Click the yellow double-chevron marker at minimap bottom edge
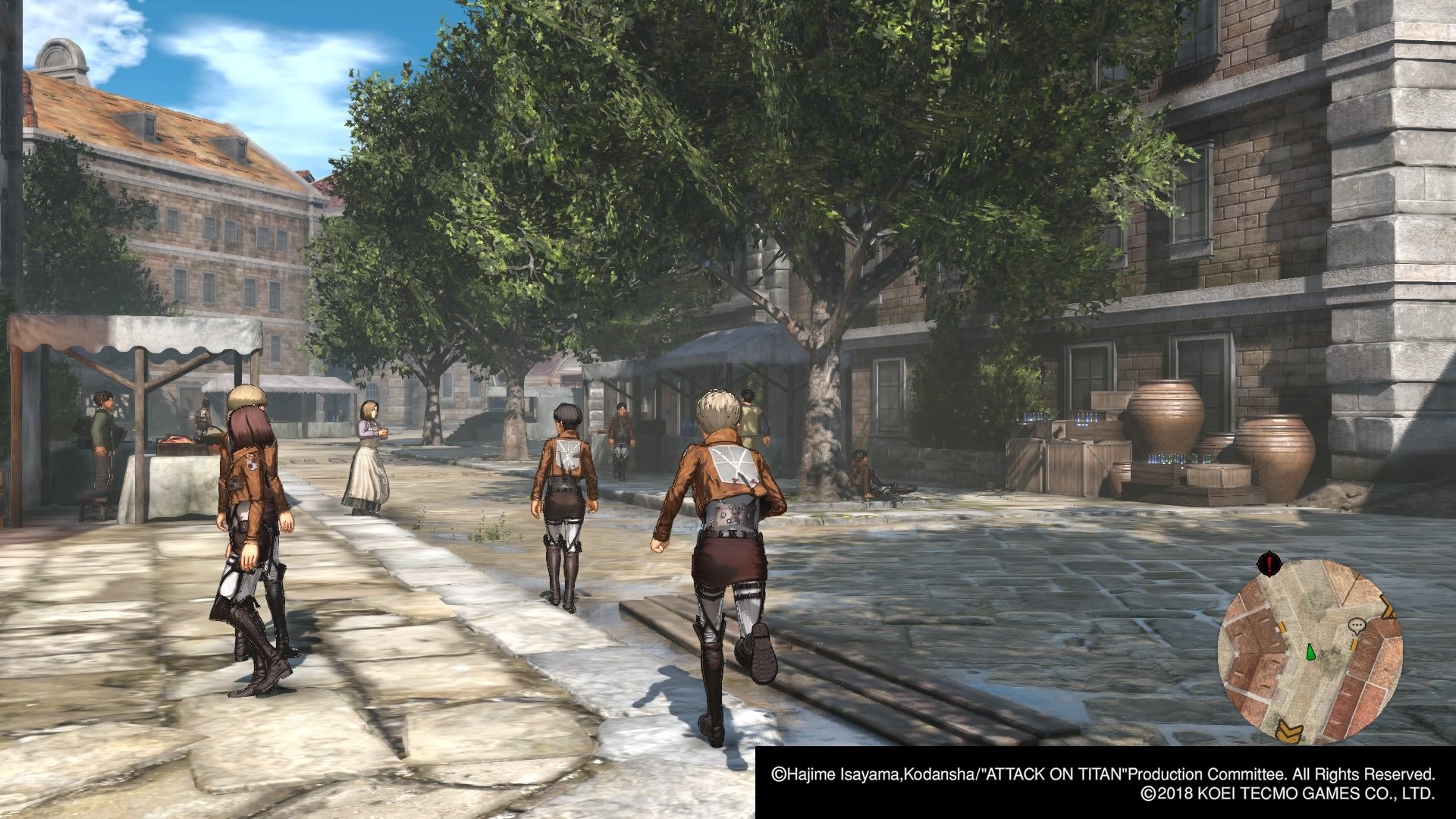The height and width of the screenshot is (819, 1456). [x=1288, y=728]
